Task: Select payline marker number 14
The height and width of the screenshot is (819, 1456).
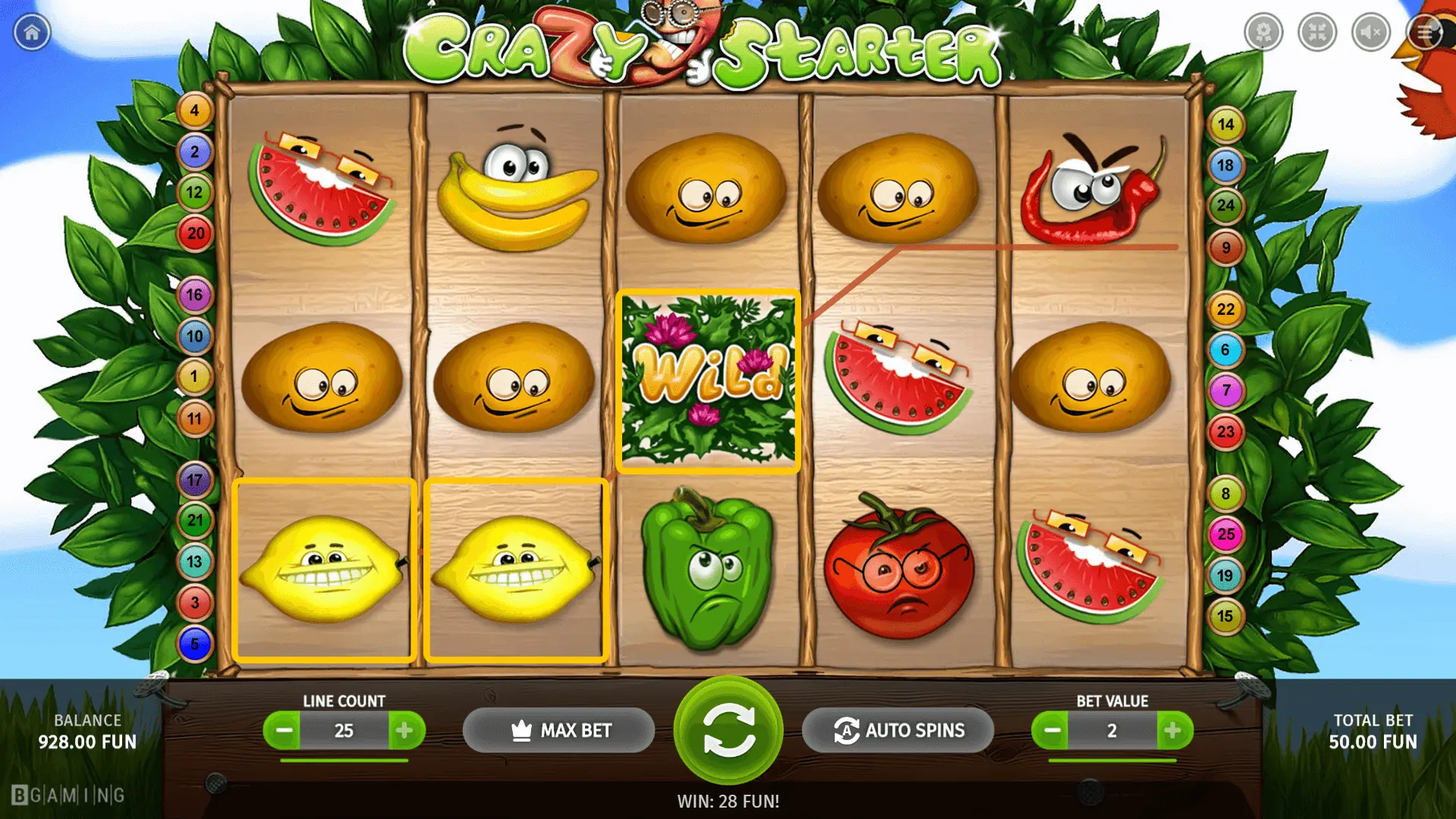Action: pyautogui.click(x=1225, y=124)
